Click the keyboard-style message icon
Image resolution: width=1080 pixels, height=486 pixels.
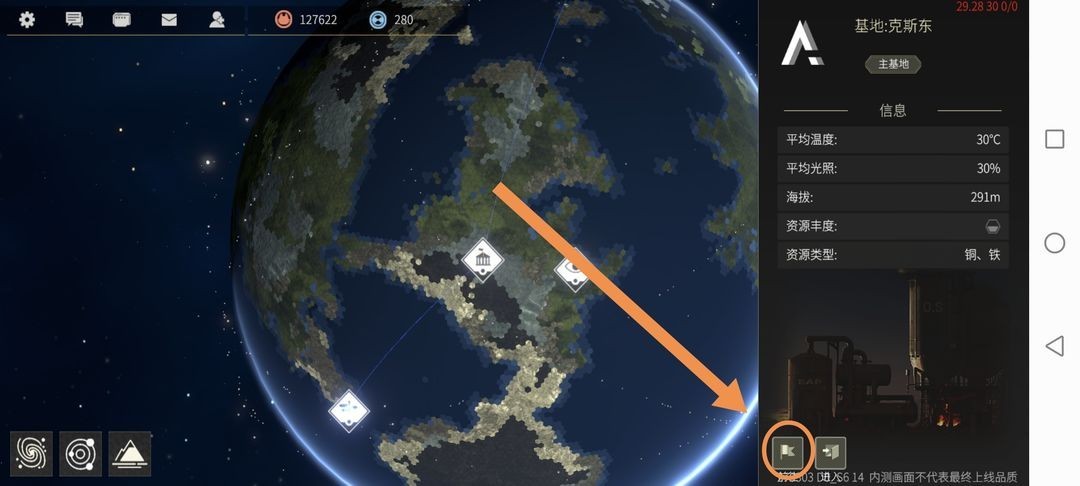(122, 19)
